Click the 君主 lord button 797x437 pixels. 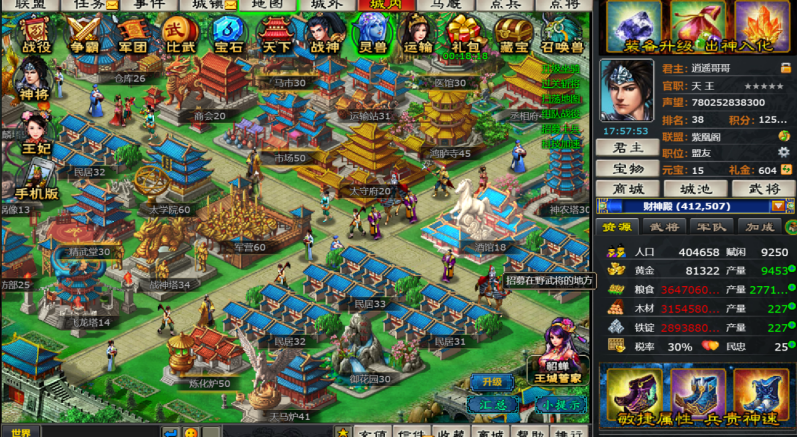click(626, 147)
